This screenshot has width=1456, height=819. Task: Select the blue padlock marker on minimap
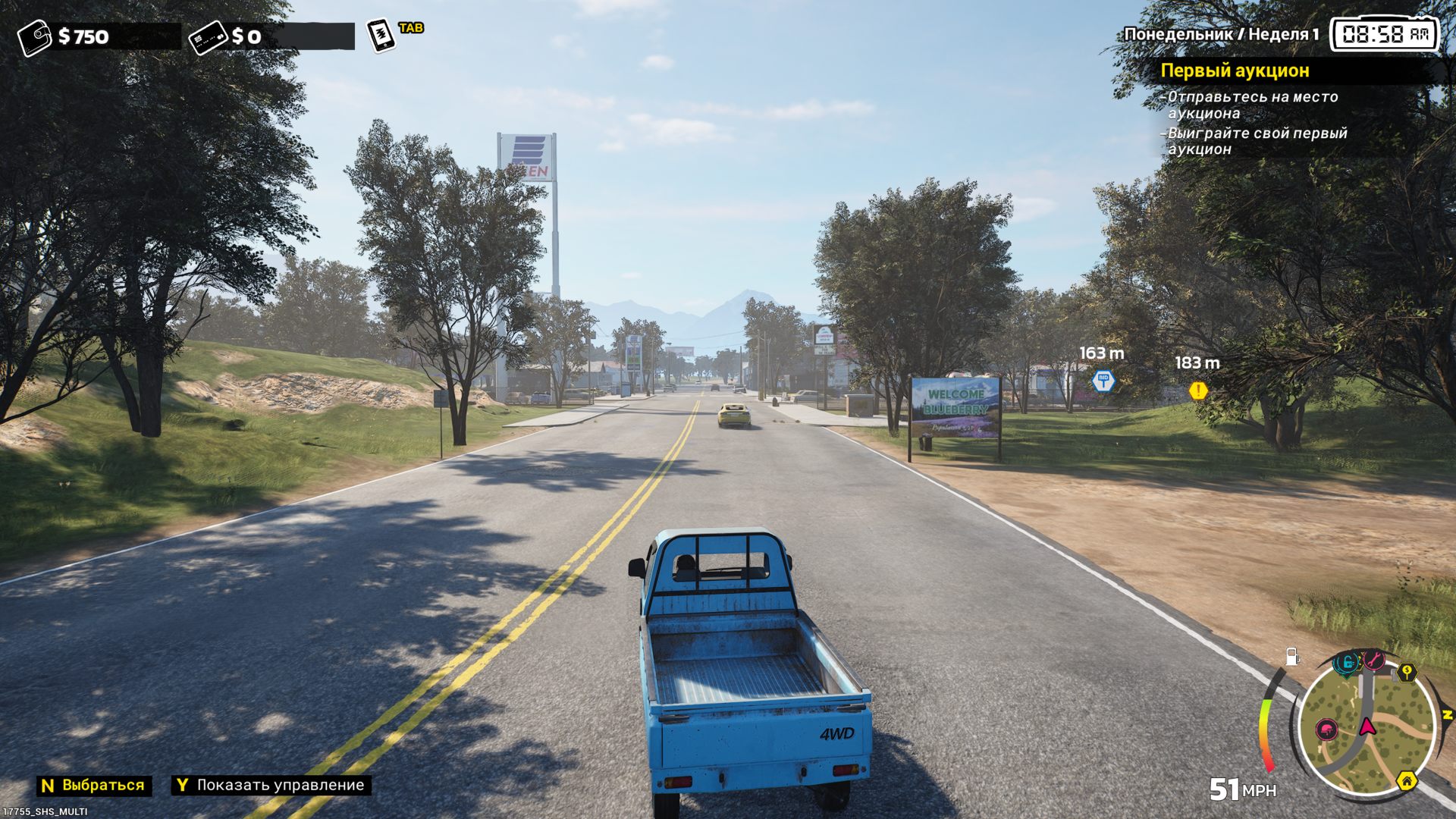coord(1347,663)
